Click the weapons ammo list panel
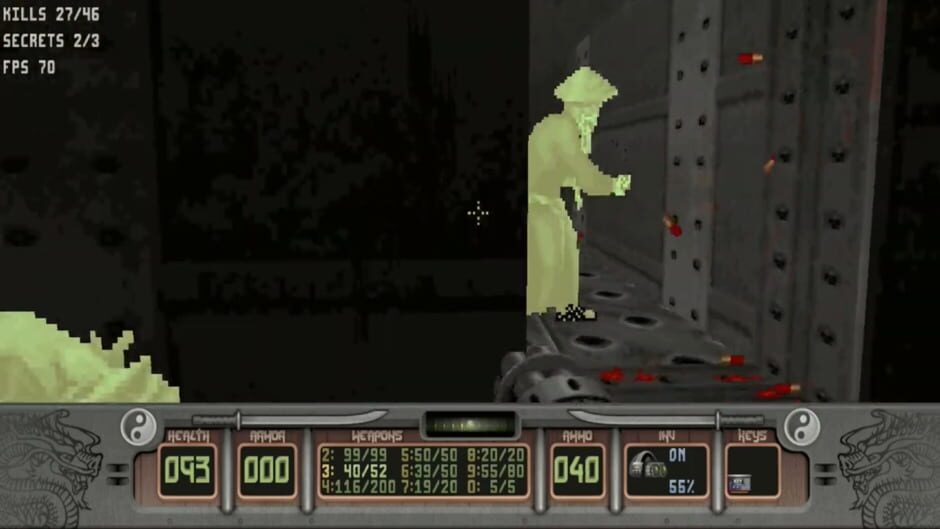Screen dimensions: 940x529 pyautogui.click(x=424, y=470)
